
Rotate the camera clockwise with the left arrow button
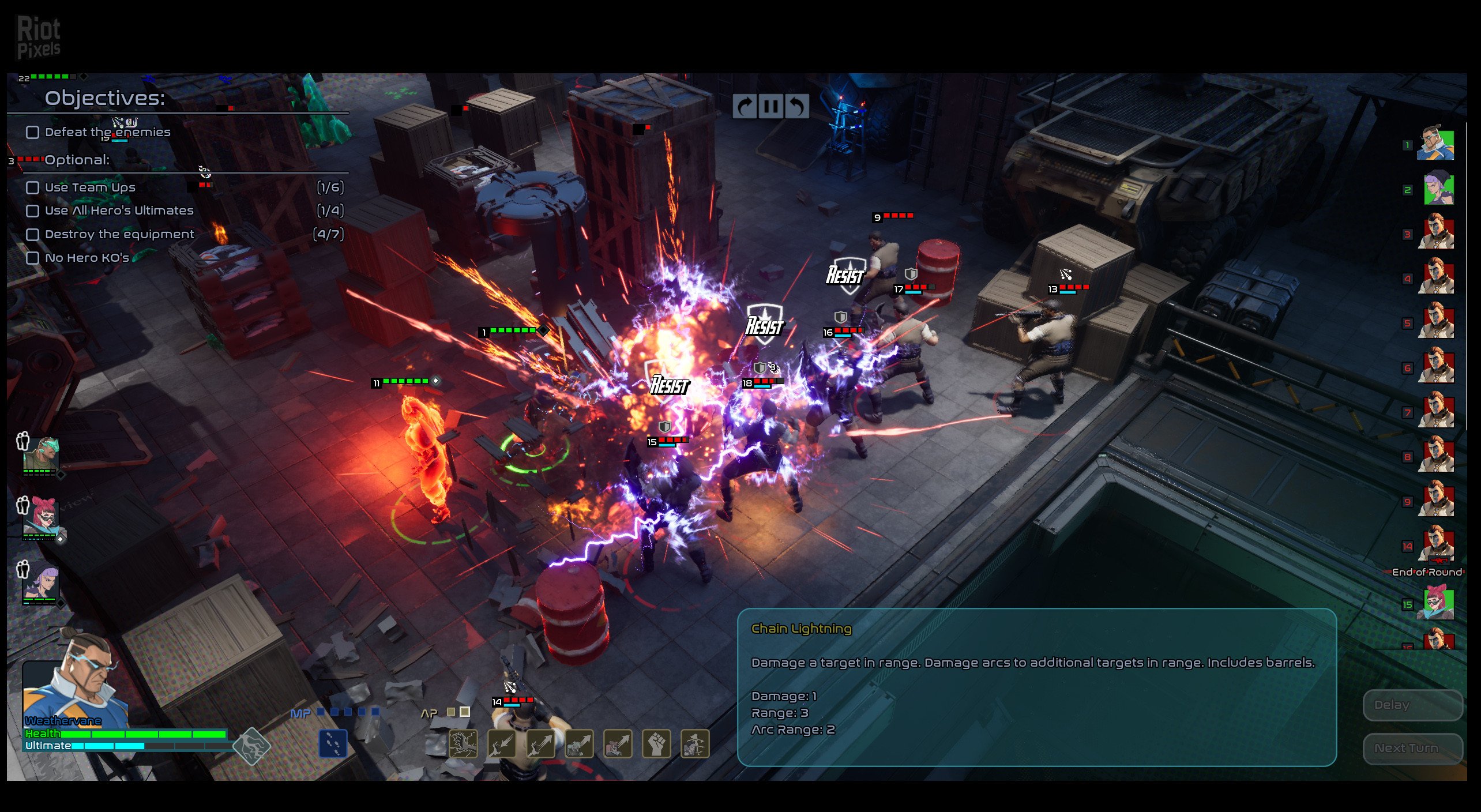745,107
